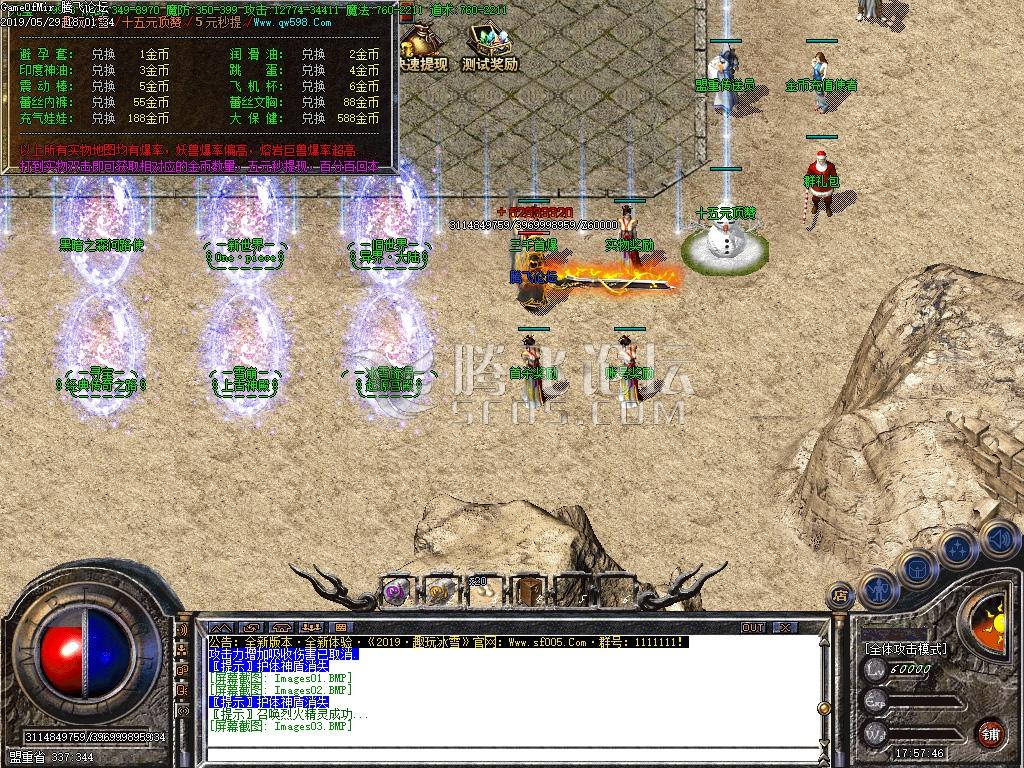Click the empty chat input line
Viewport: 1024px width, 768px height.
pyautogui.click(x=500, y=752)
